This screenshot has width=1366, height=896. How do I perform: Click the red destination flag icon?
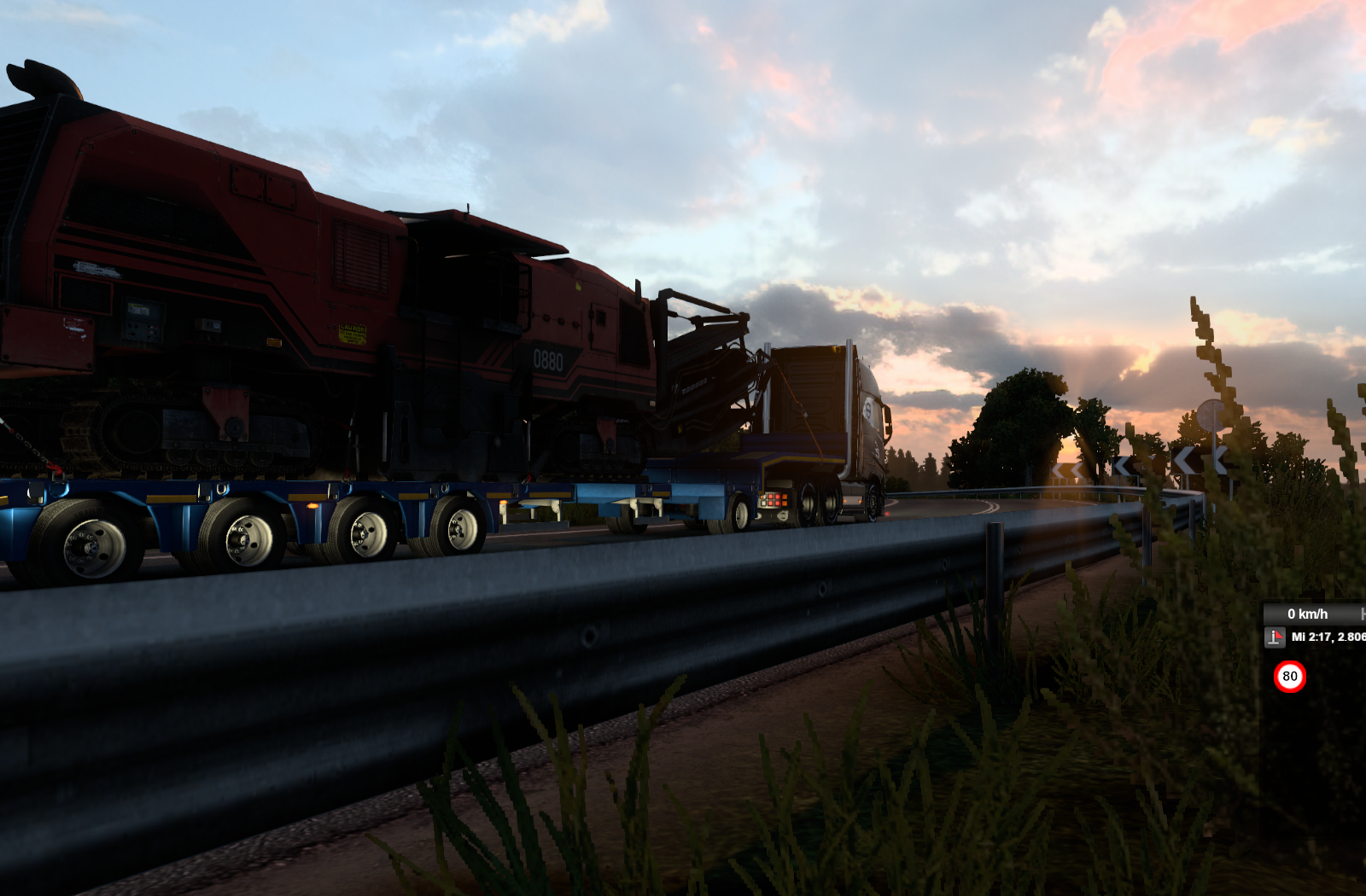click(1275, 637)
